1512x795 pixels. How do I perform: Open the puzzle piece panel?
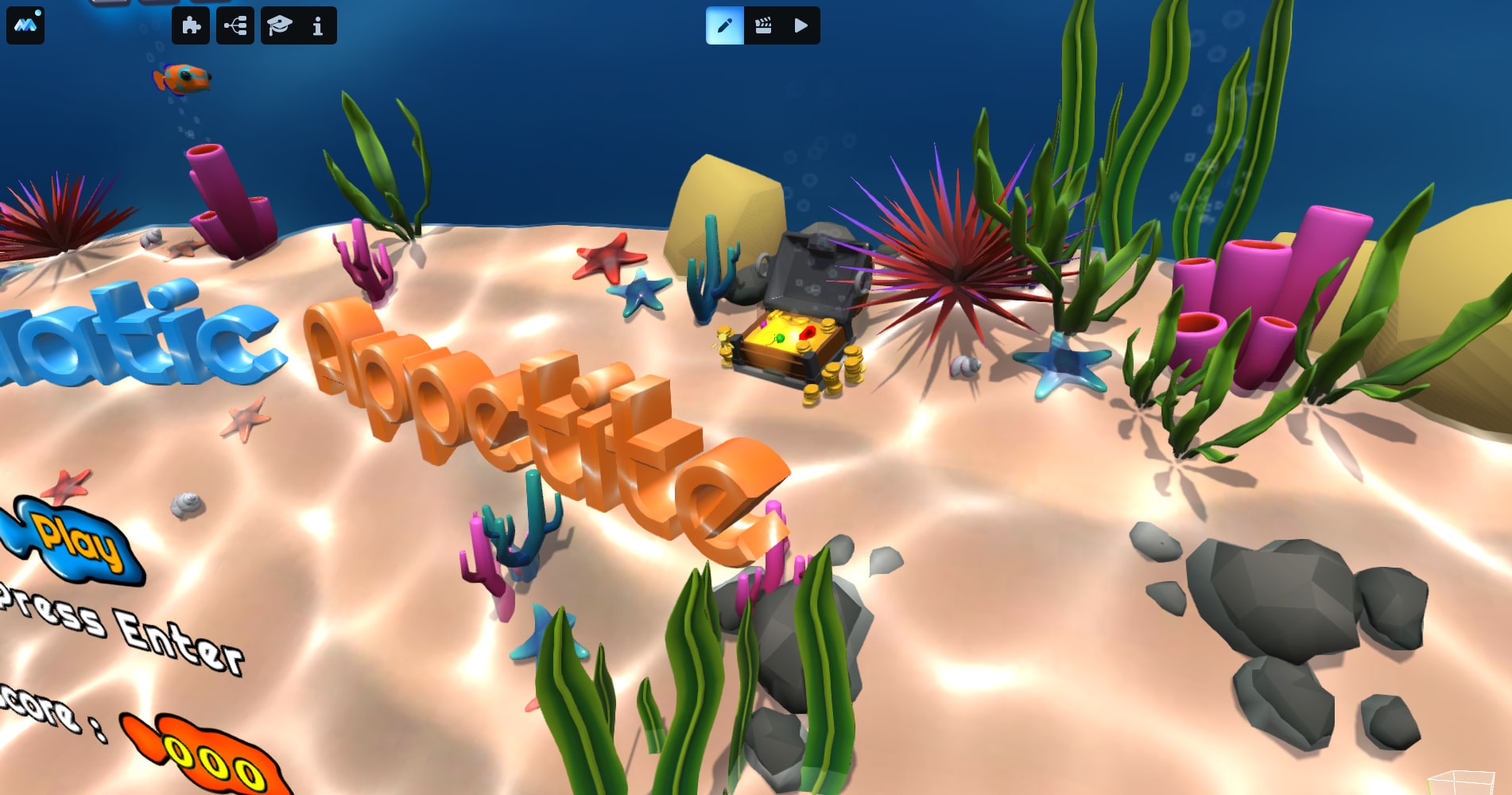[x=191, y=25]
